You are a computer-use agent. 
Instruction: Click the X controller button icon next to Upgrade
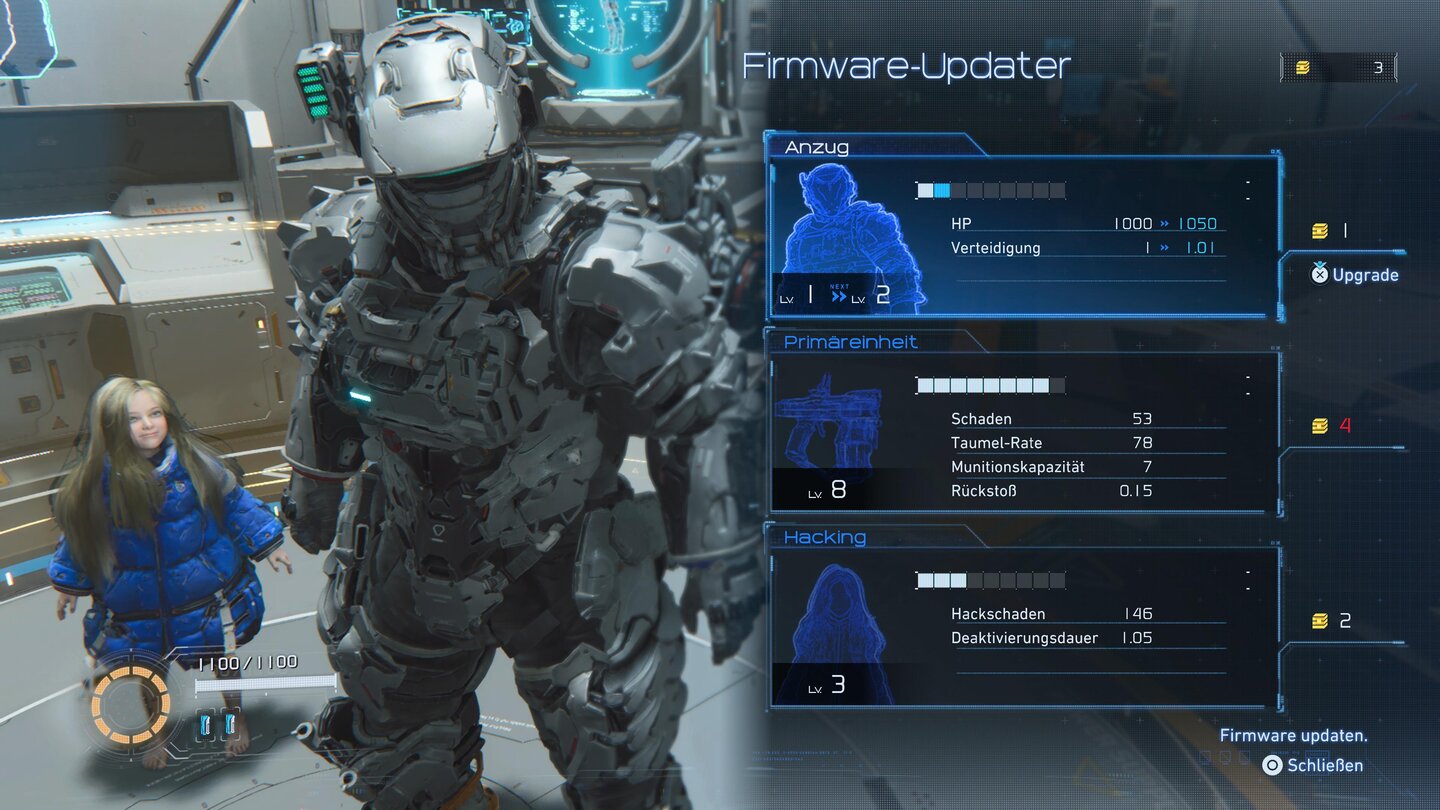[1319, 275]
